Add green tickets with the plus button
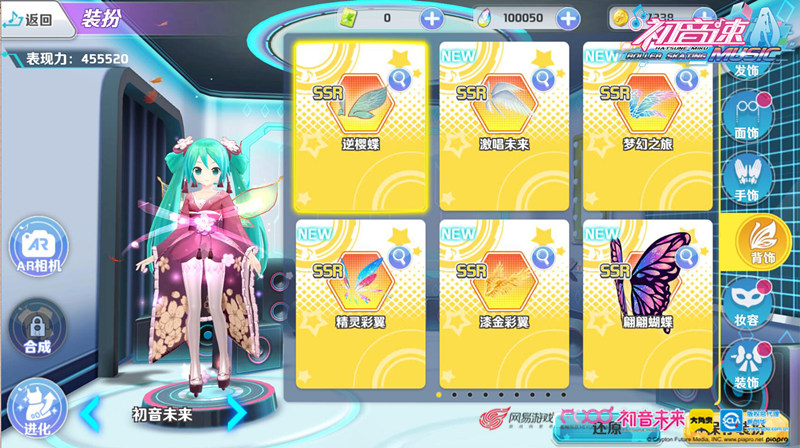This screenshot has width=800, height=448. point(431,18)
